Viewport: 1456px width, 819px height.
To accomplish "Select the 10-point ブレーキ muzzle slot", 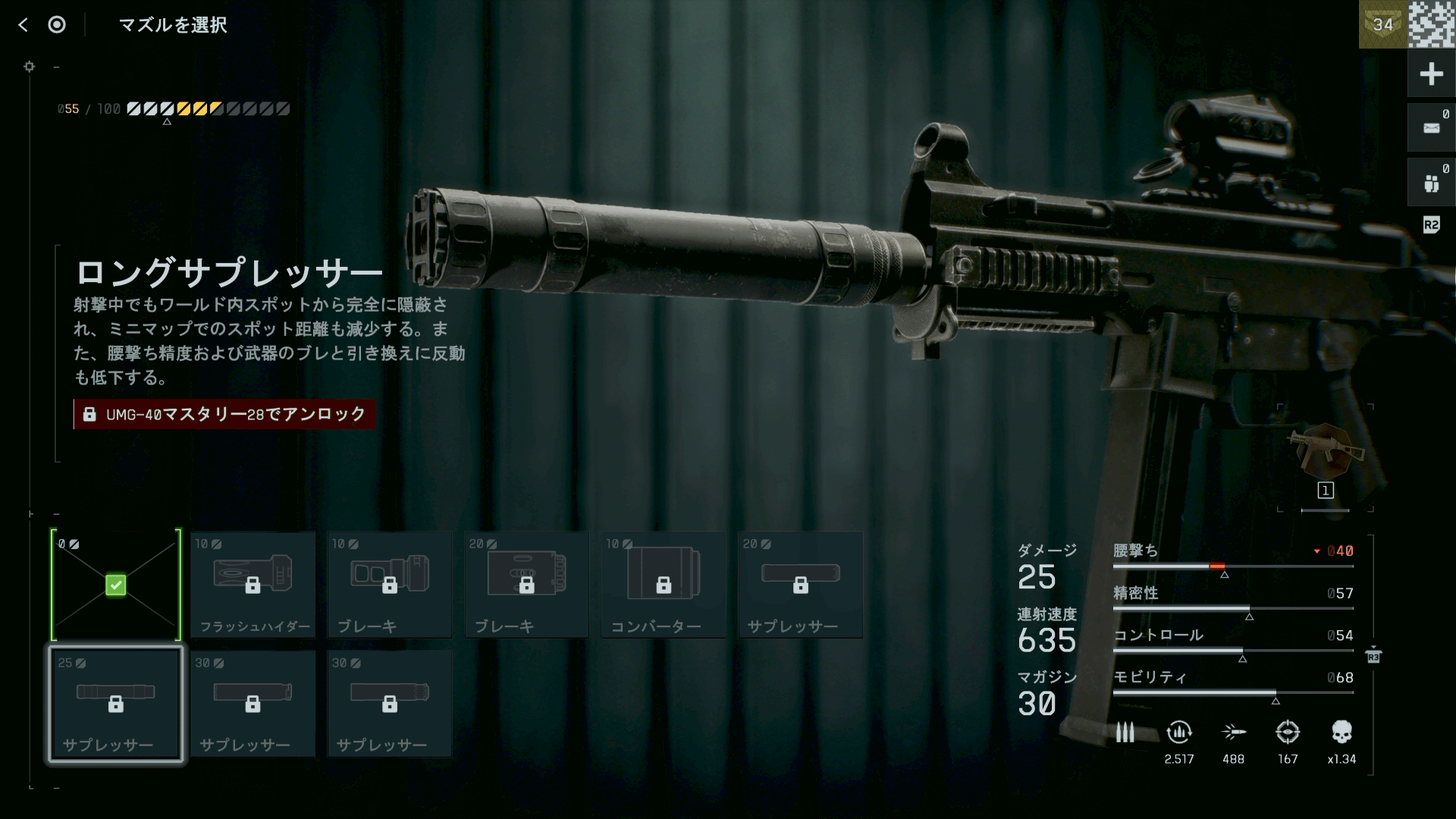I will [390, 585].
